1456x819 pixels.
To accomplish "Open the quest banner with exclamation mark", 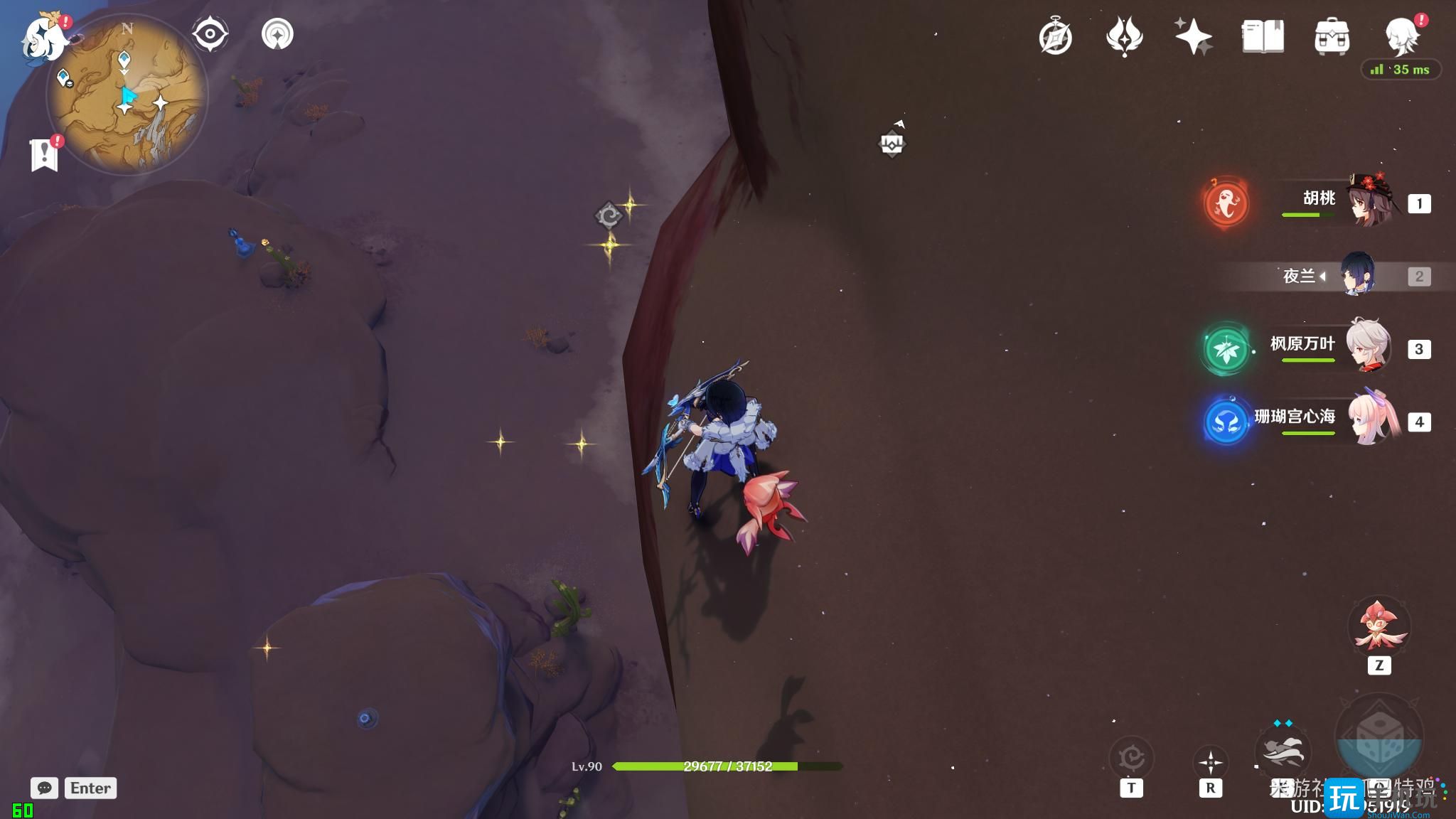I will click(x=45, y=154).
